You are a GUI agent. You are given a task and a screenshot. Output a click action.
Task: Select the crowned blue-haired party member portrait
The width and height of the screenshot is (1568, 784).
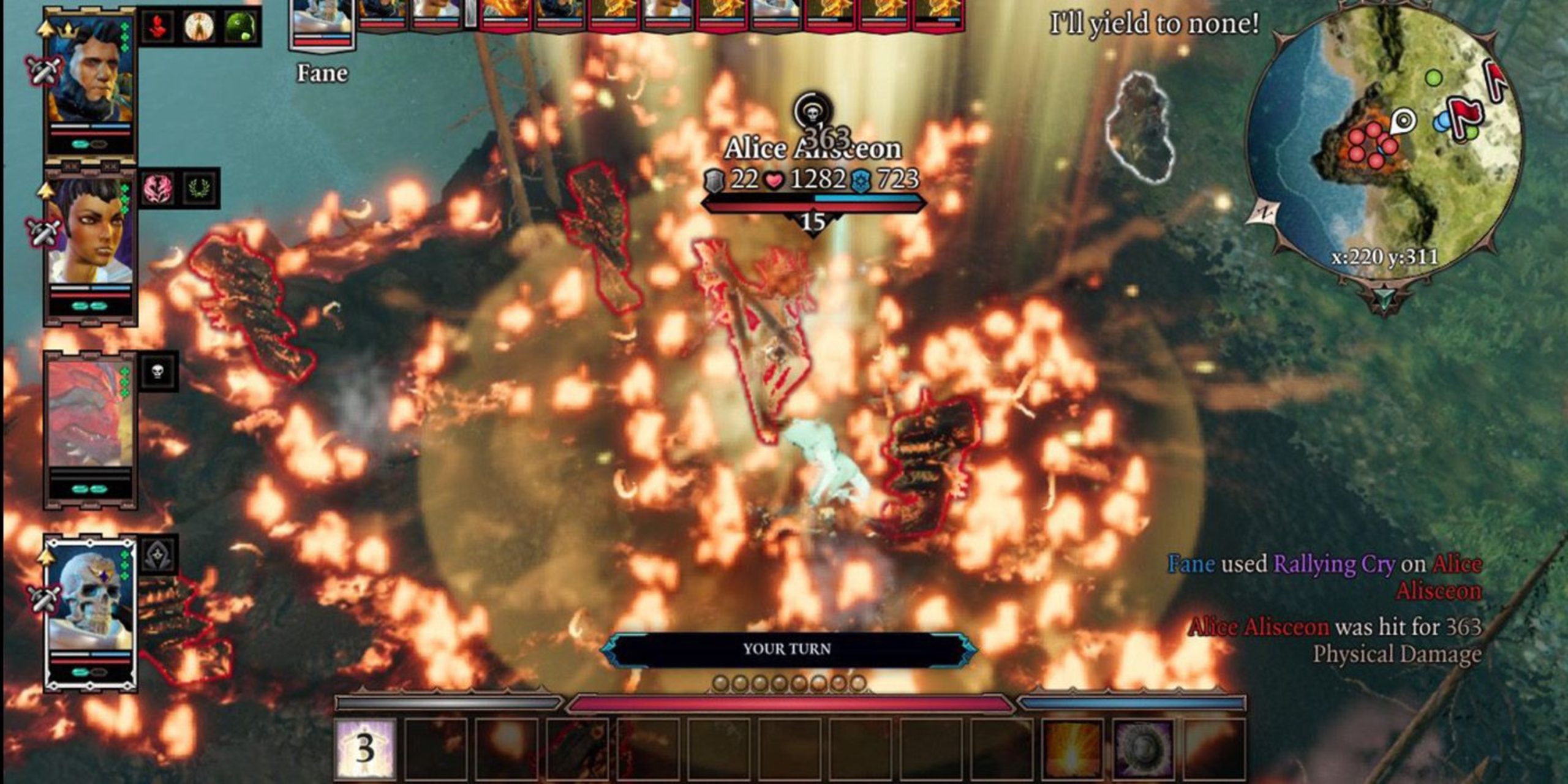(91, 70)
